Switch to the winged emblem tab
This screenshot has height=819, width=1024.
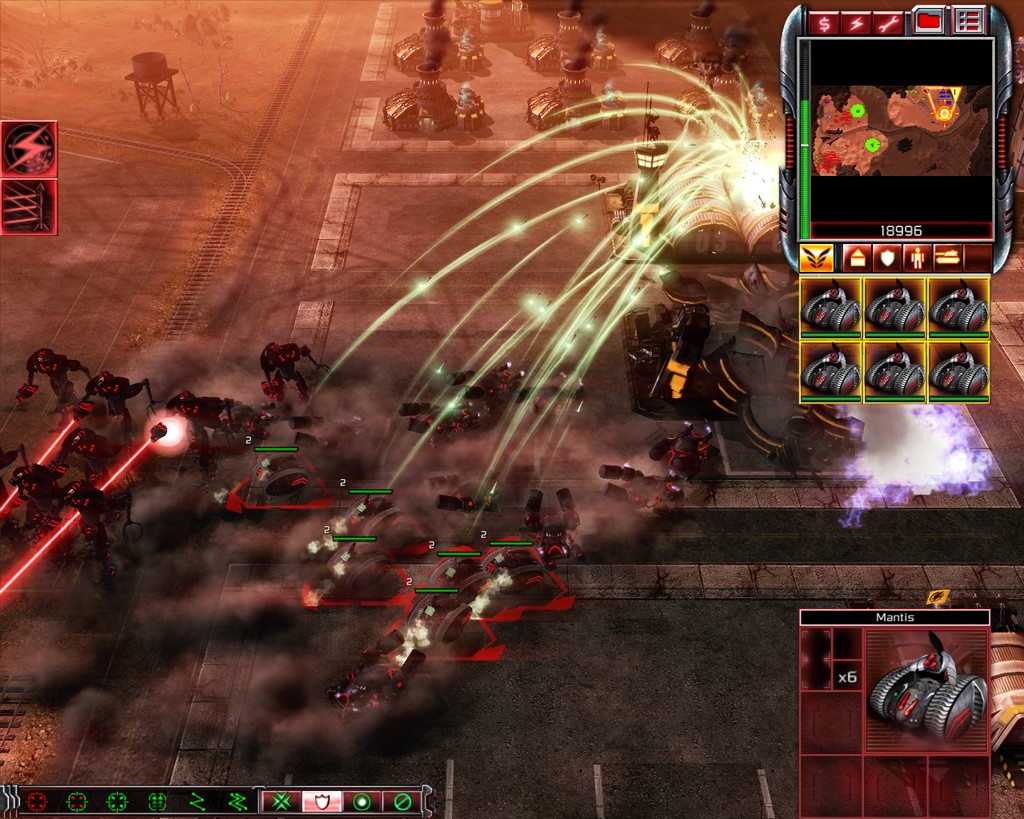(x=816, y=258)
